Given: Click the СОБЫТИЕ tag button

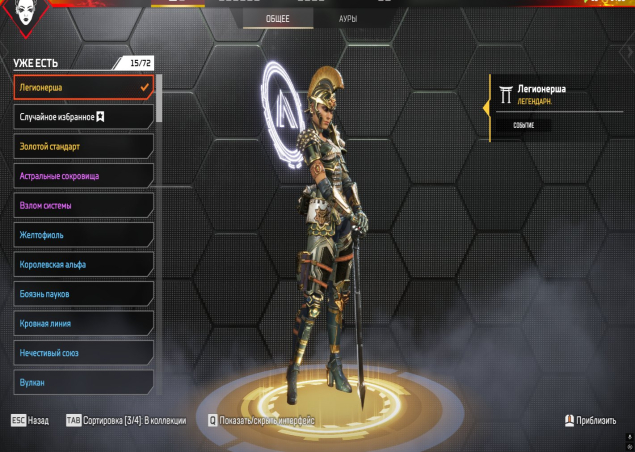Looking at the screenshot, I should [524, 126].
